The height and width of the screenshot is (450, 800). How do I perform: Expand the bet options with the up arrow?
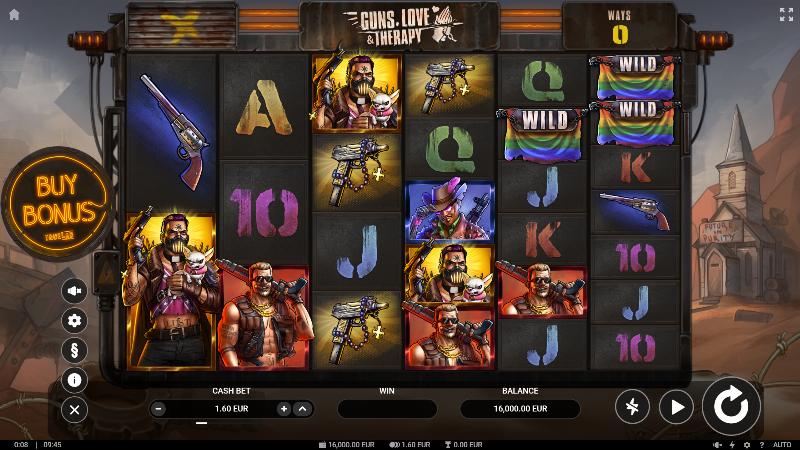pos(302,409)
